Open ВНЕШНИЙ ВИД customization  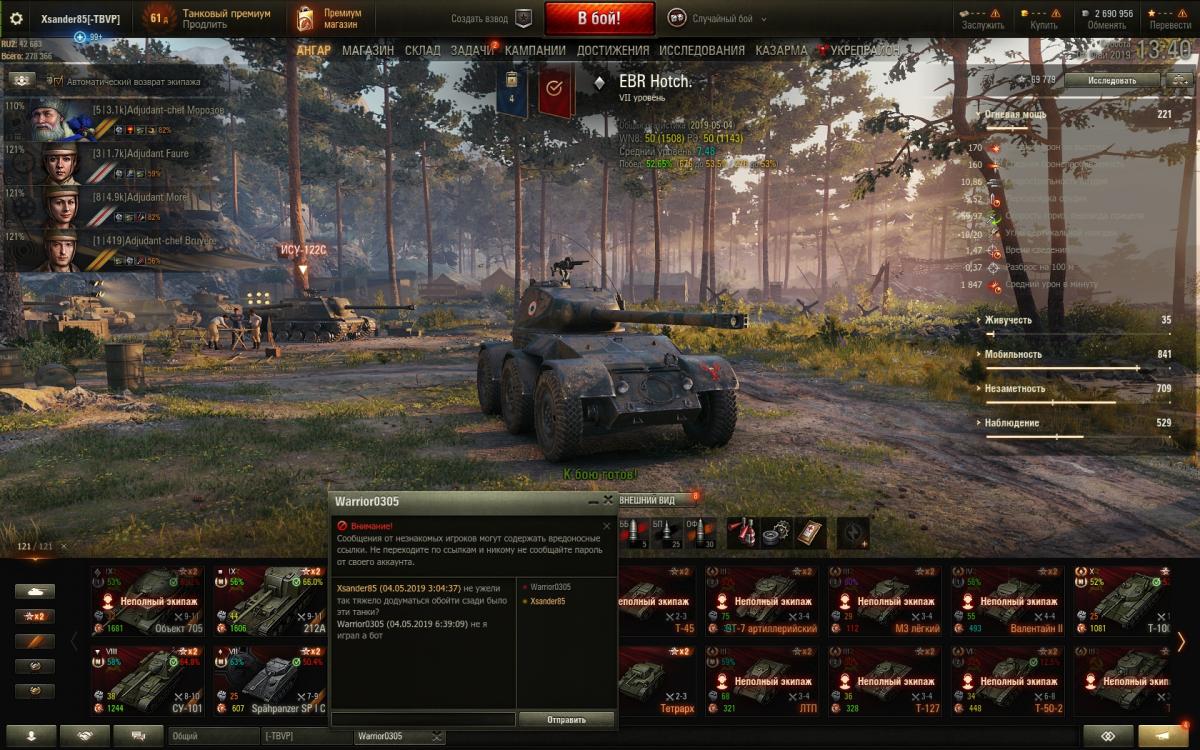click(648, 500)
